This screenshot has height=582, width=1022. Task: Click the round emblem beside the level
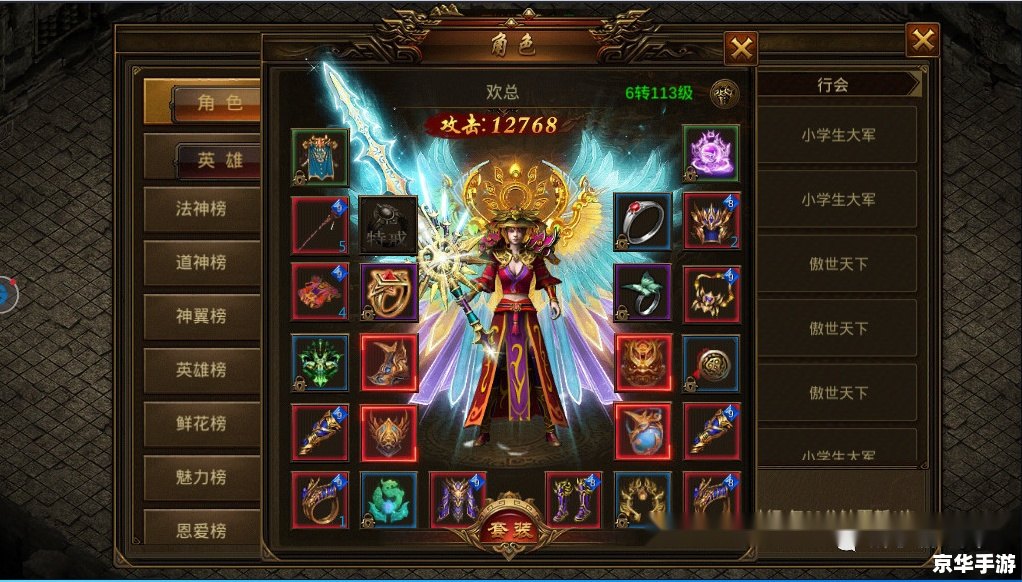coord(724,94)
